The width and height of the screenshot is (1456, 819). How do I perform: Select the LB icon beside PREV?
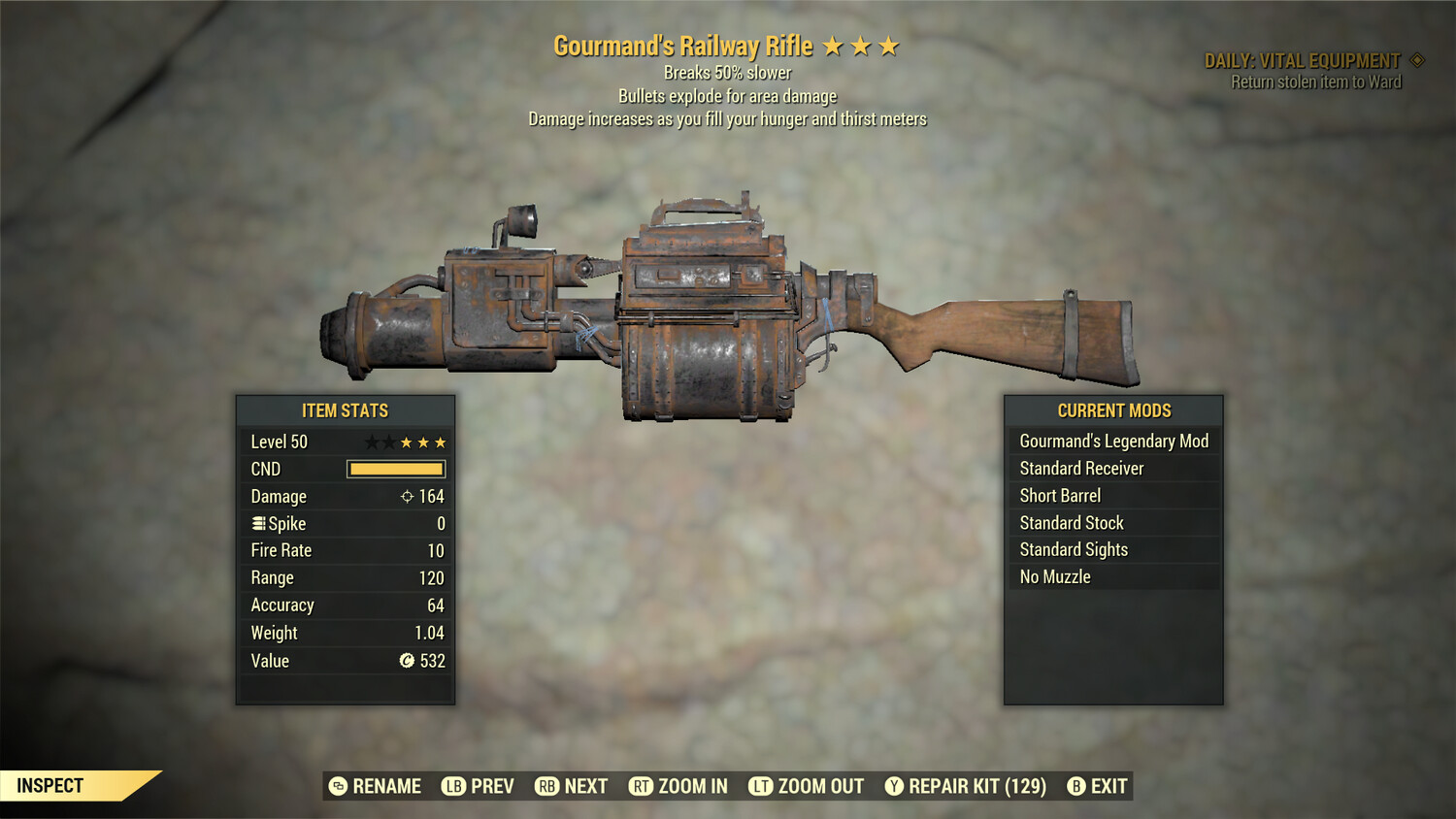click(x=452, y=786)
